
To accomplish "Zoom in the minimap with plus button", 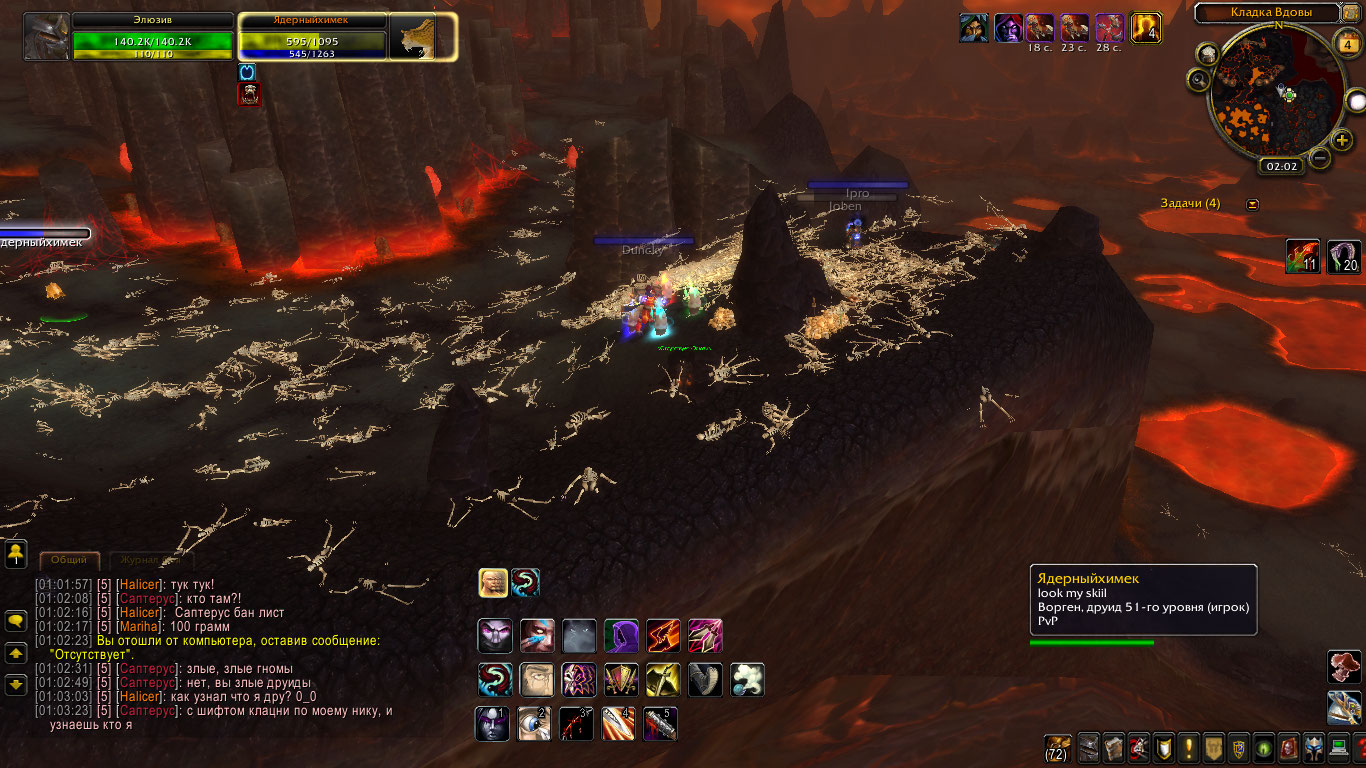I will coord(1342,139).
